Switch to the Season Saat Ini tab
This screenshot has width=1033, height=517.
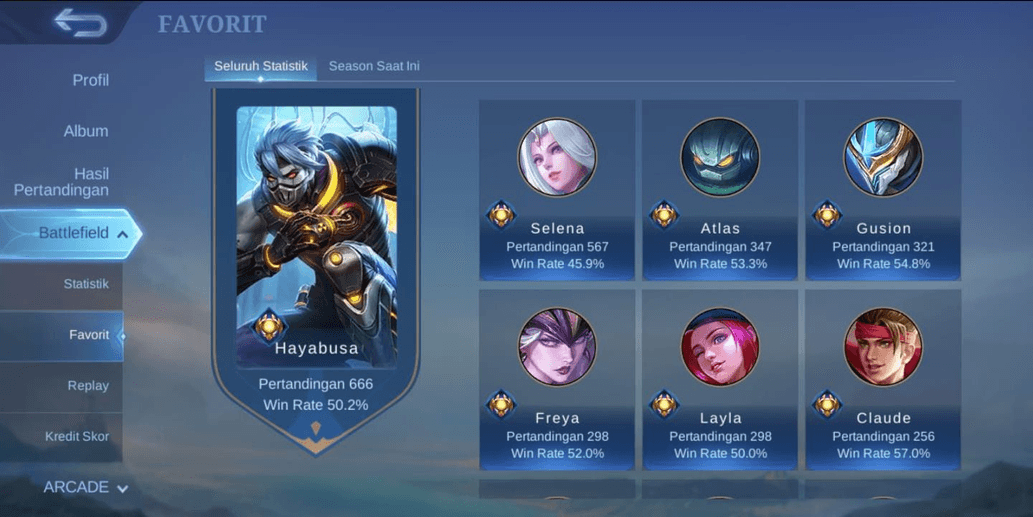pyautogui.click(x=374, y=66)
